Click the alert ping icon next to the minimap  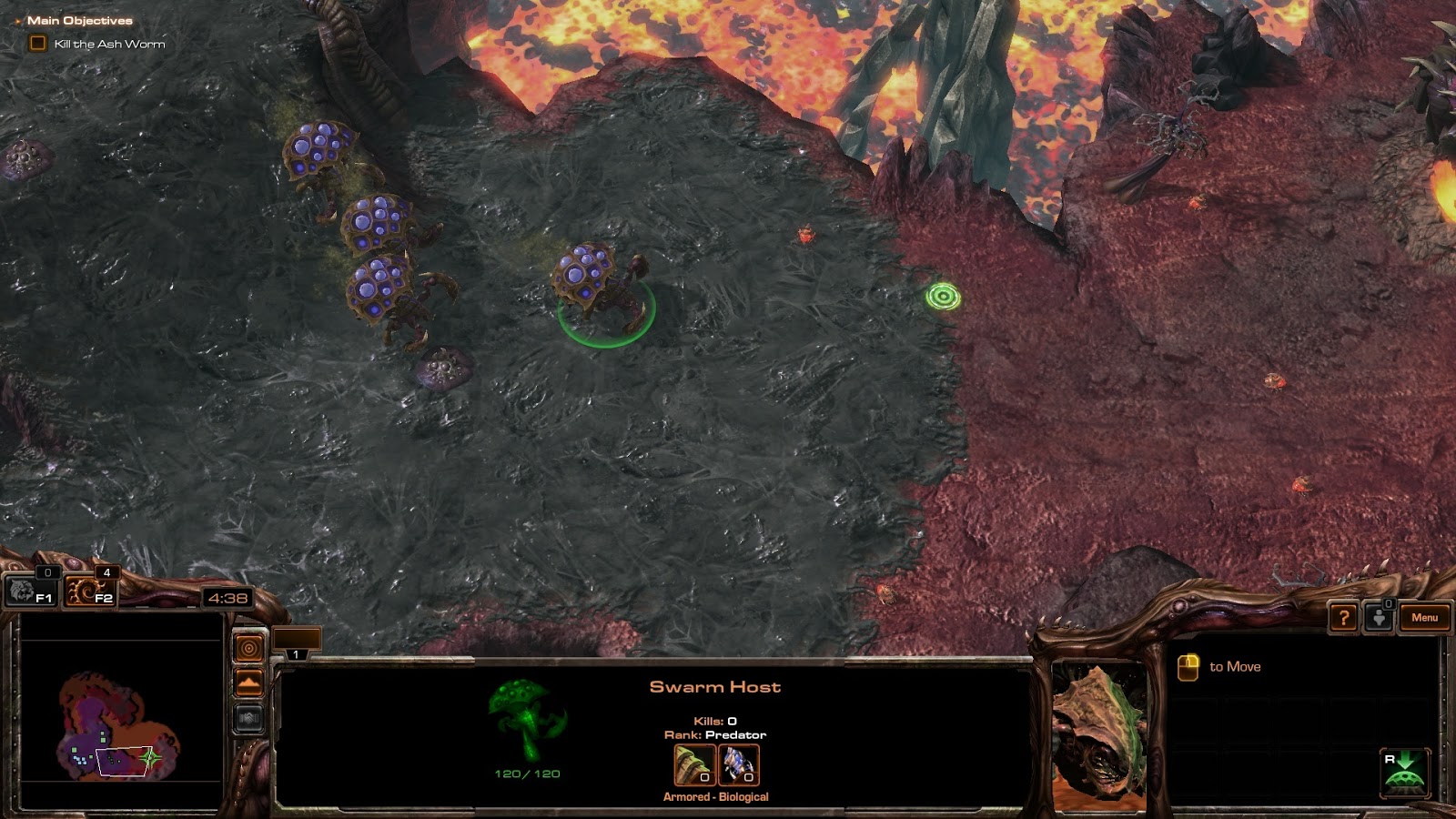point(248,646)
